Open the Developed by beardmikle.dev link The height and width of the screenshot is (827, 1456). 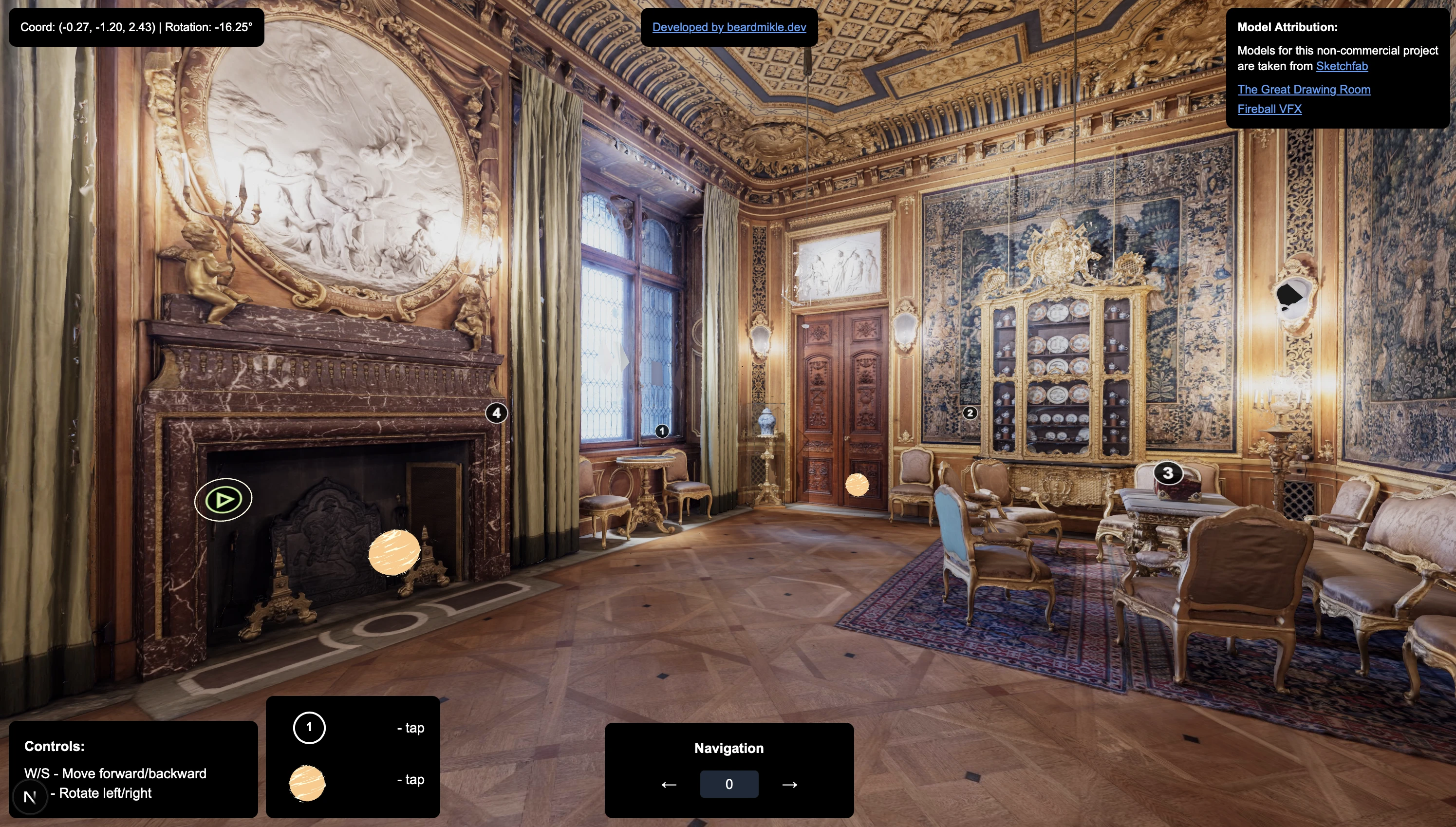728,27
